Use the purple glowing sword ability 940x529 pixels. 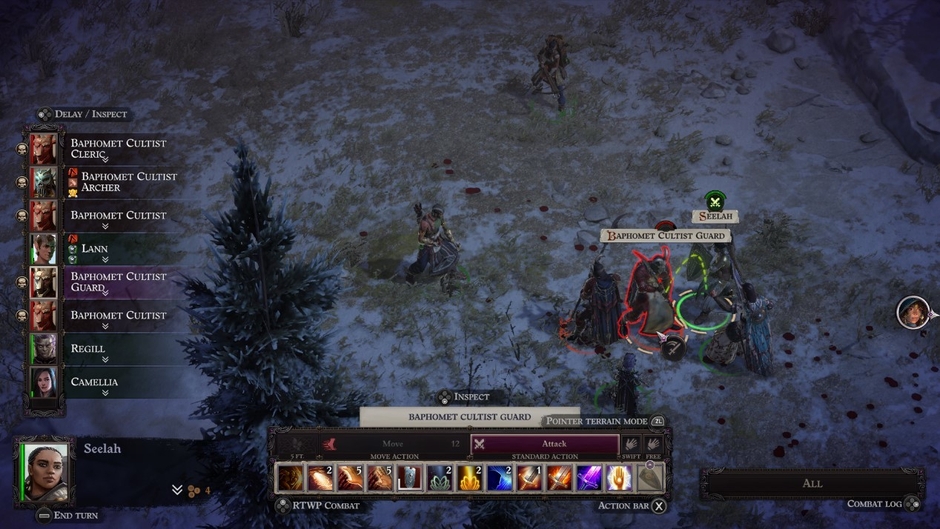coord(590,478)
